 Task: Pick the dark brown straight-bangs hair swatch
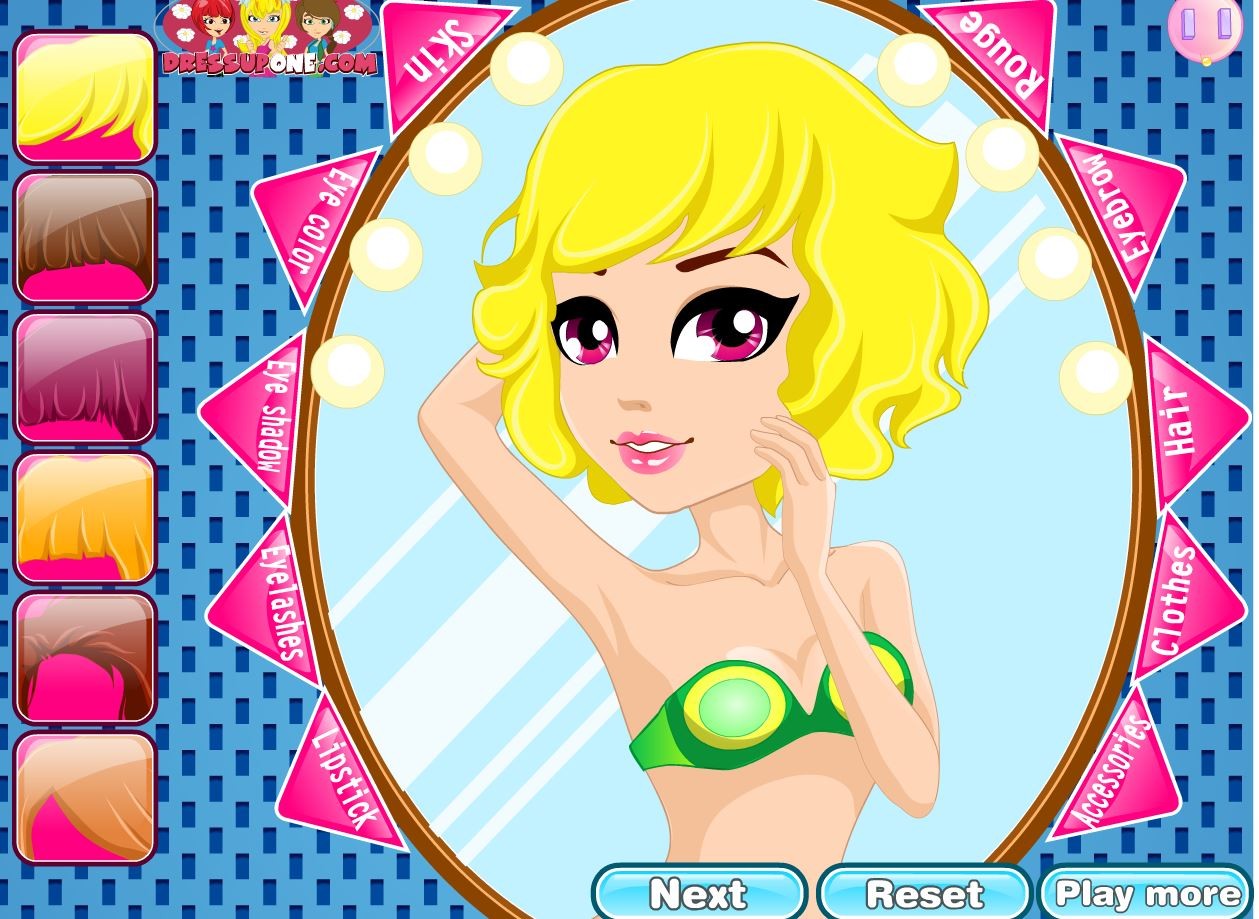(85, 237)
